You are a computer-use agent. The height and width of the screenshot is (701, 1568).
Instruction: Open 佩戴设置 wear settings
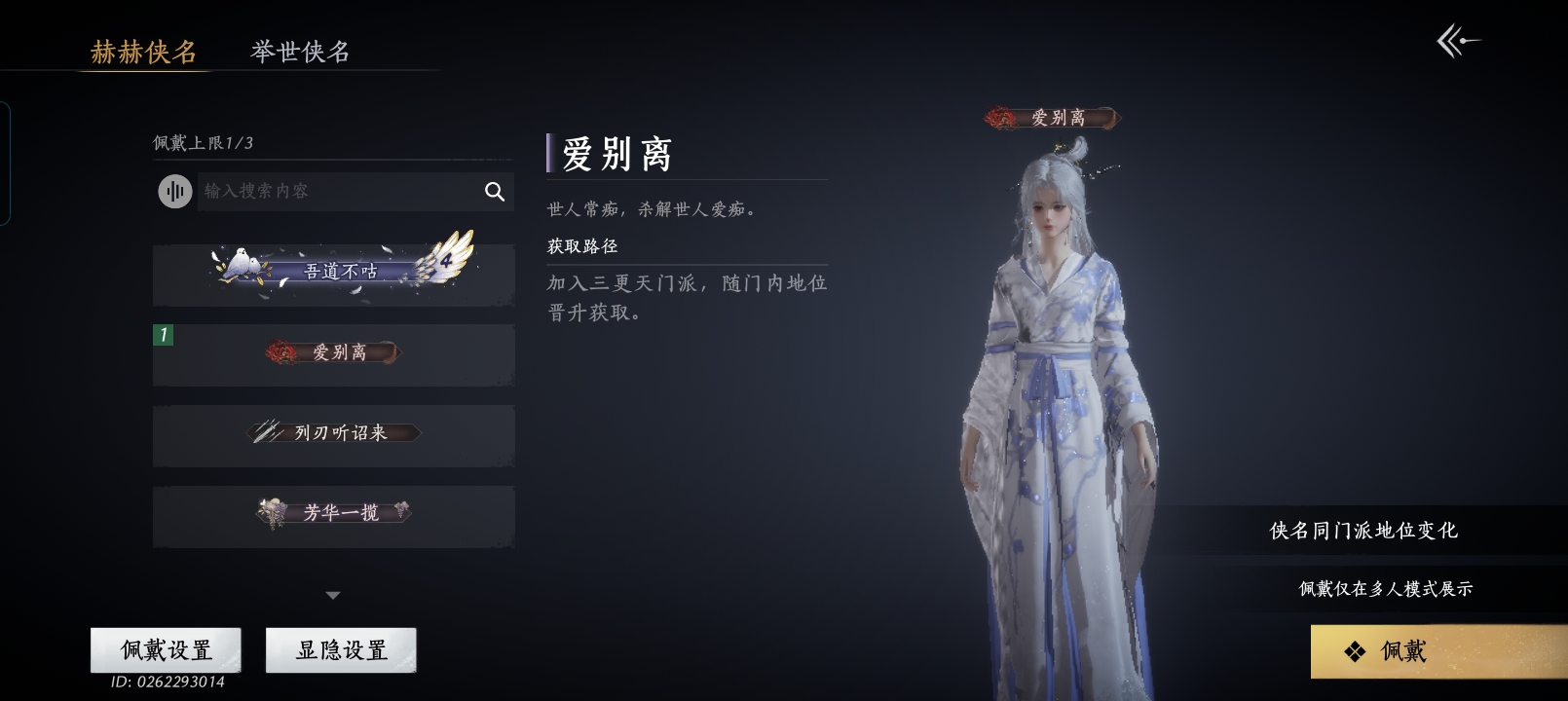pyautogui.click(x=166, y=649)
